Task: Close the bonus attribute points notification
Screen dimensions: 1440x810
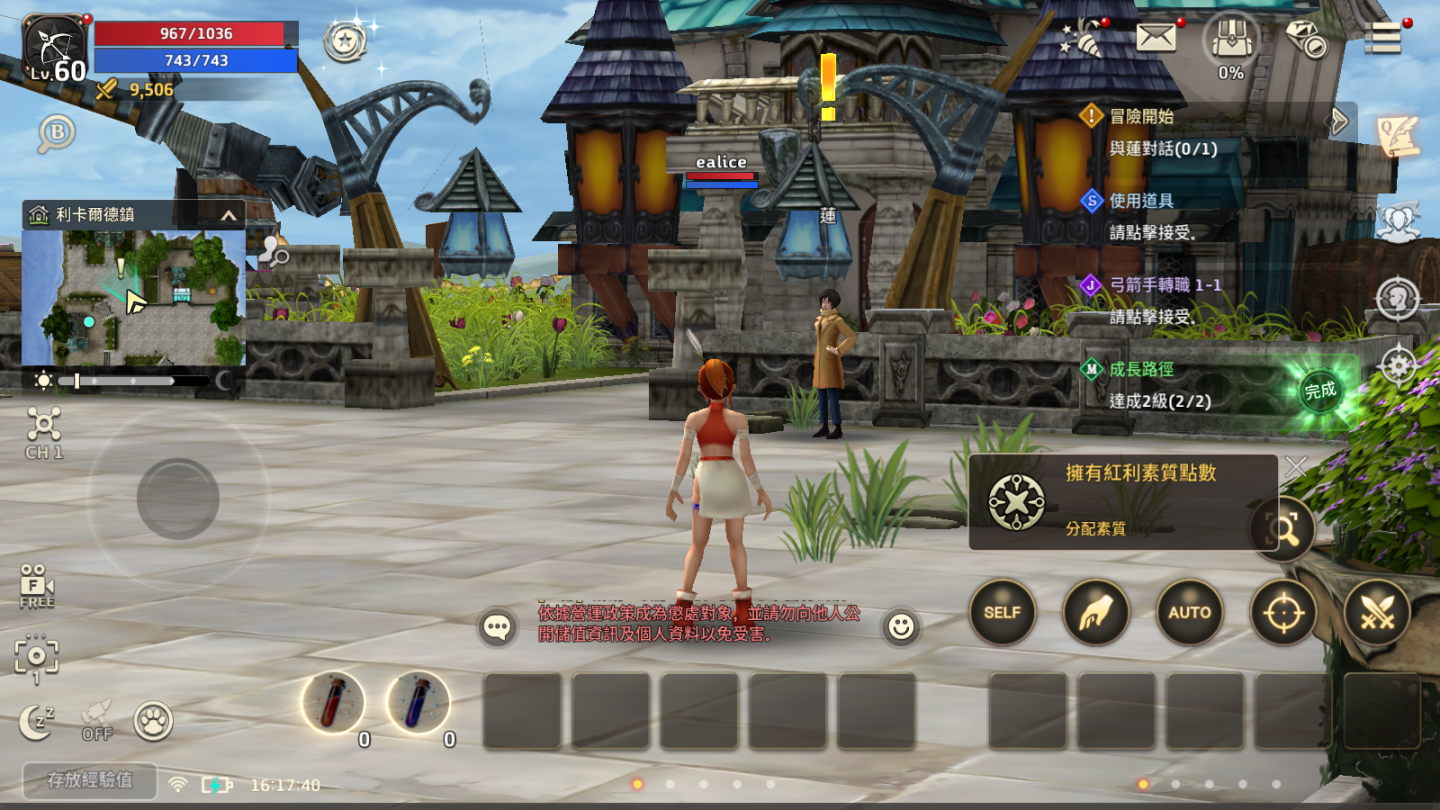Action: coord(1296,467)
